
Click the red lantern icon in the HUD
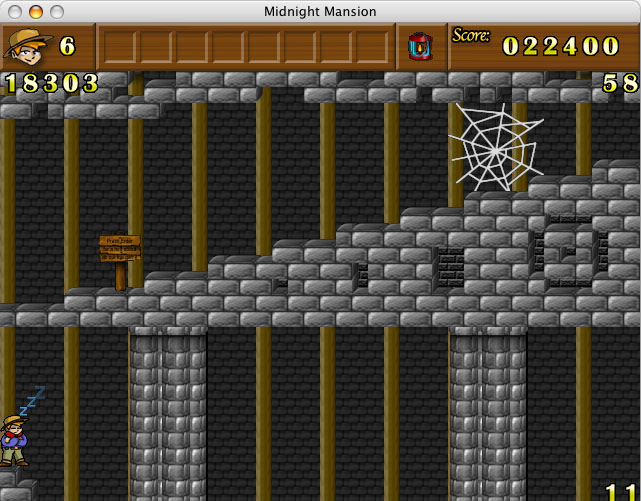tap(420, 46)
